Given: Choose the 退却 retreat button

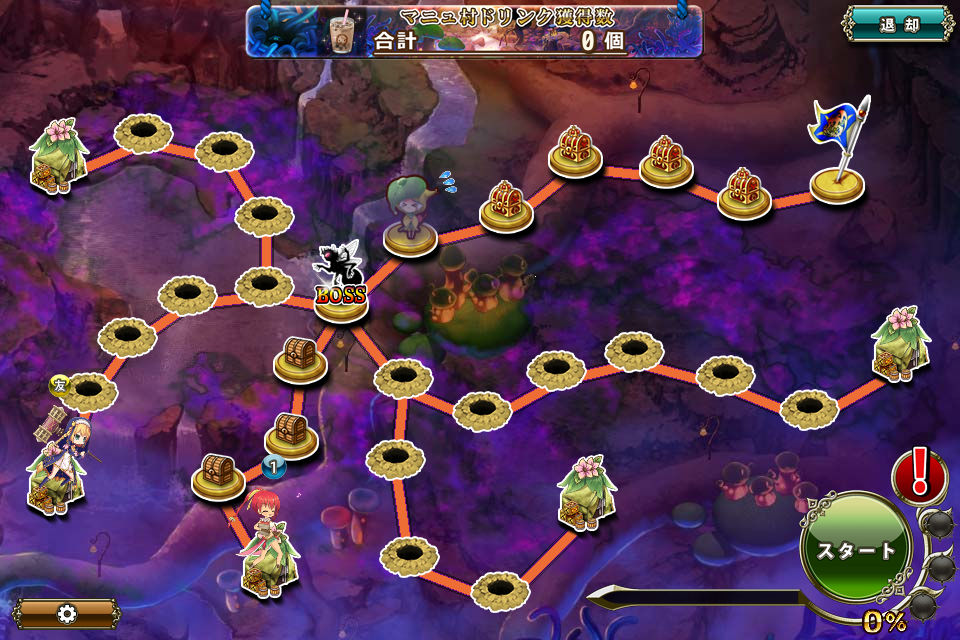Looking at the screenshot, I should click(897, 24).
